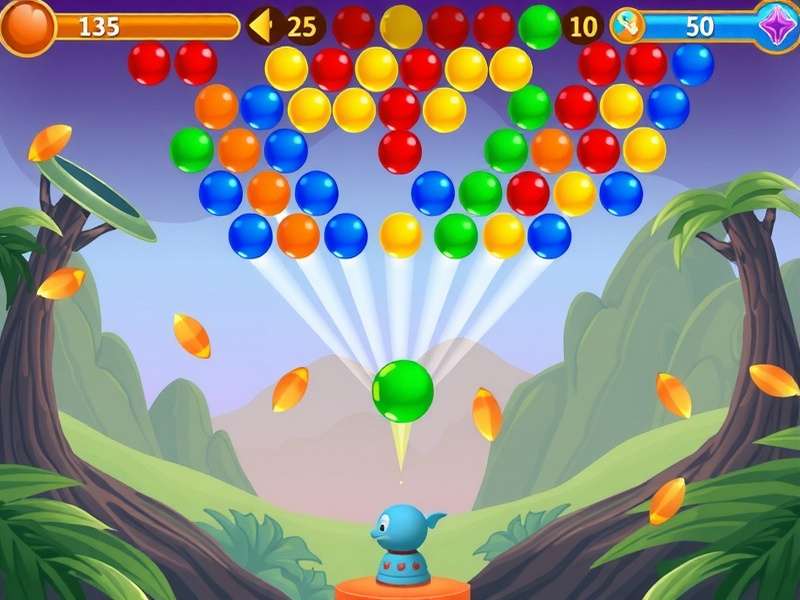Click the yellow left-arrow button beside 25
This screenshot has height=600, width=800.
[262, 26]
